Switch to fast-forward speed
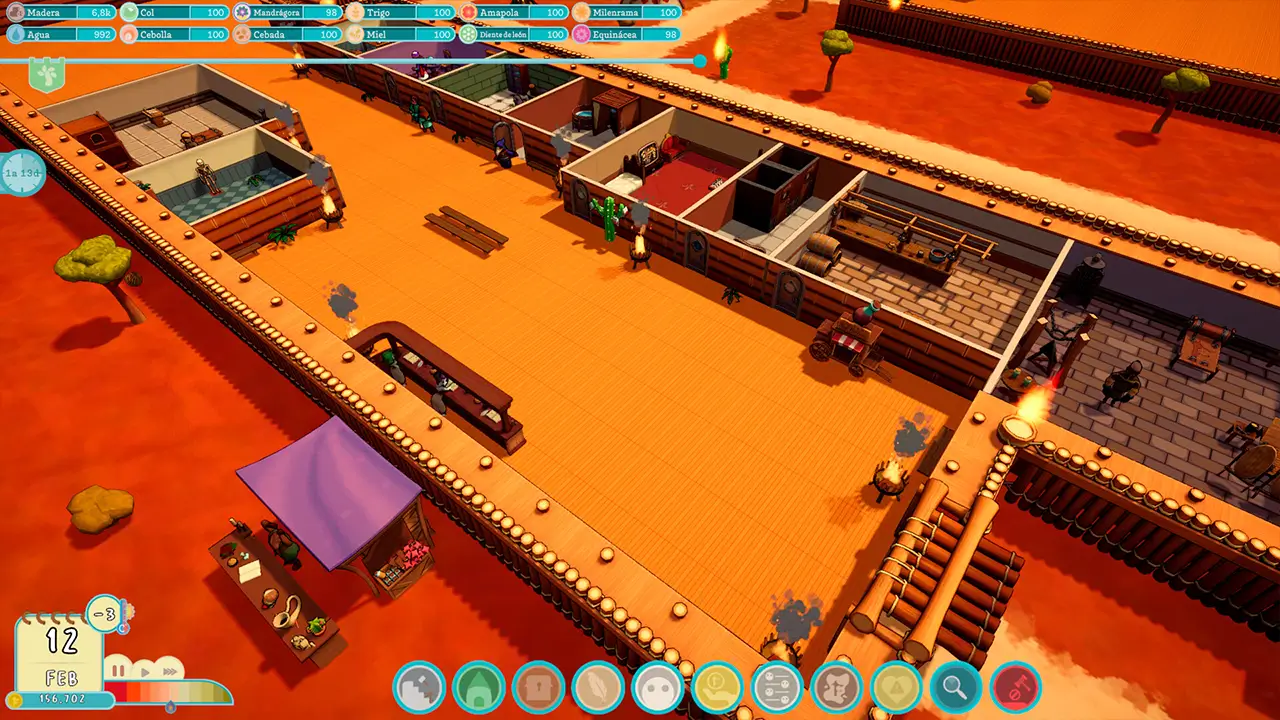 tap(170, 670)
